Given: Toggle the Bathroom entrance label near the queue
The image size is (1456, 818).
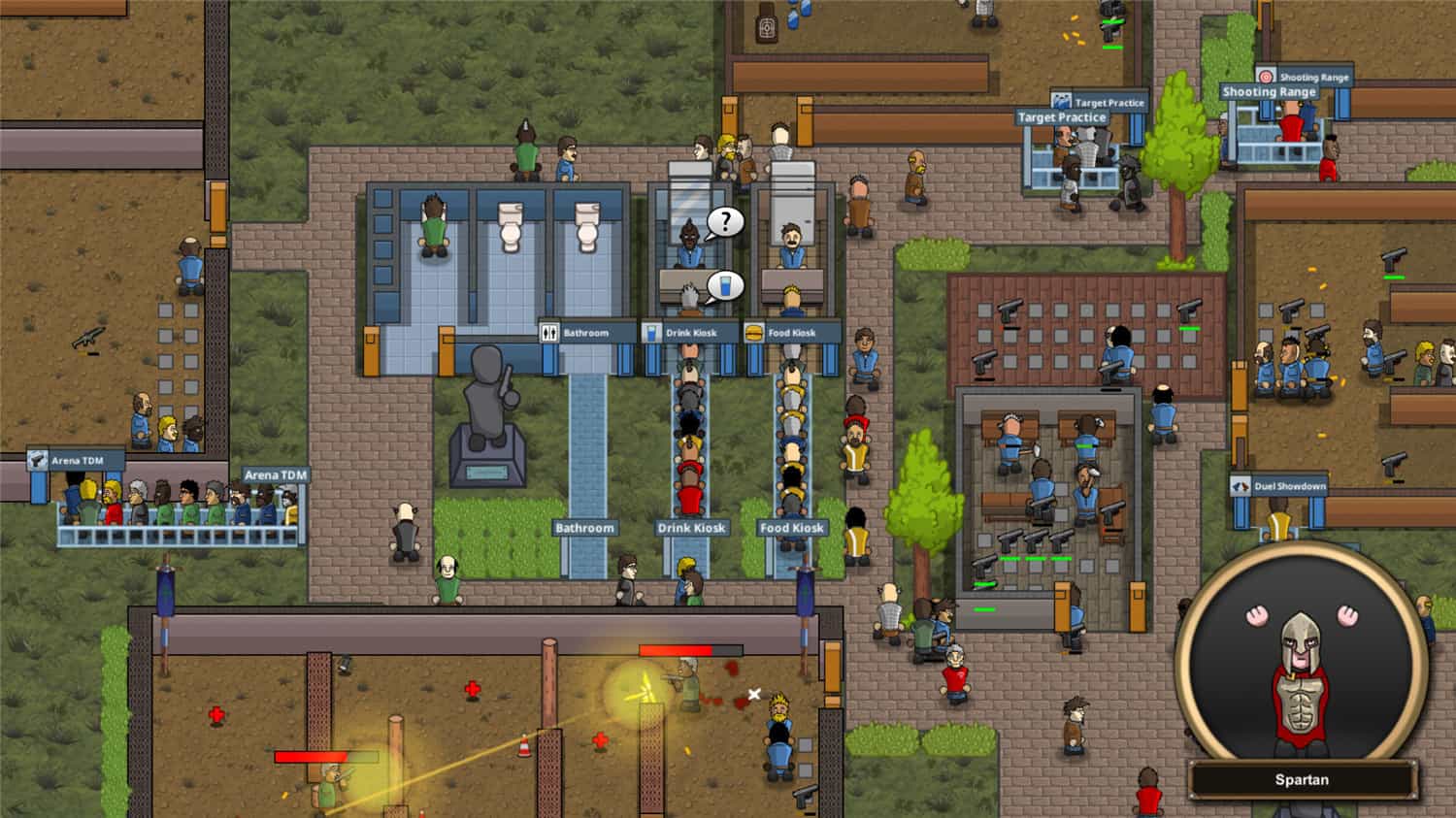Looking at the screenshot, I should [x=584, y=528].
